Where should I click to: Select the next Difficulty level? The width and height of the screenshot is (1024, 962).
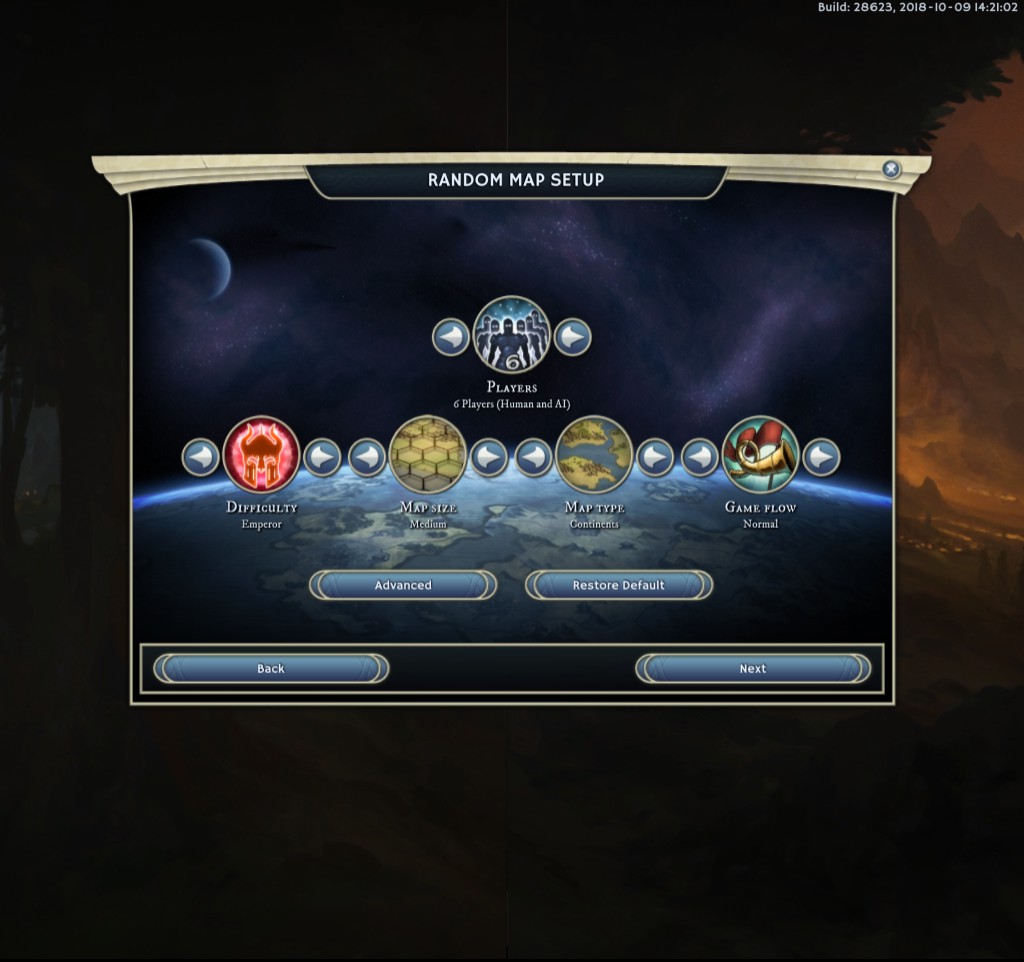(x=322, y=457)
